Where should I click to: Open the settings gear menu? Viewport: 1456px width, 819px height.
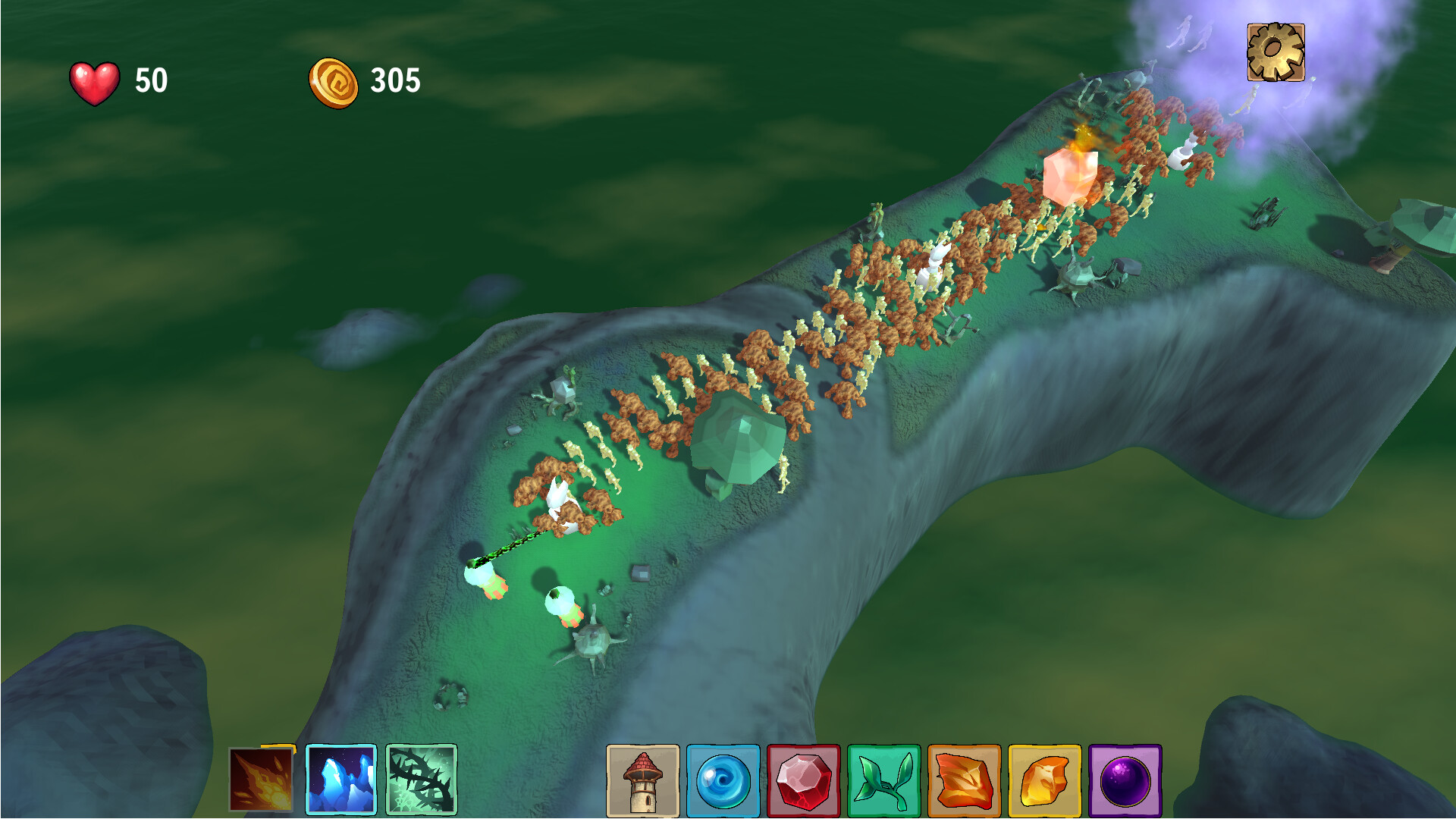[x=1275, y=53]
